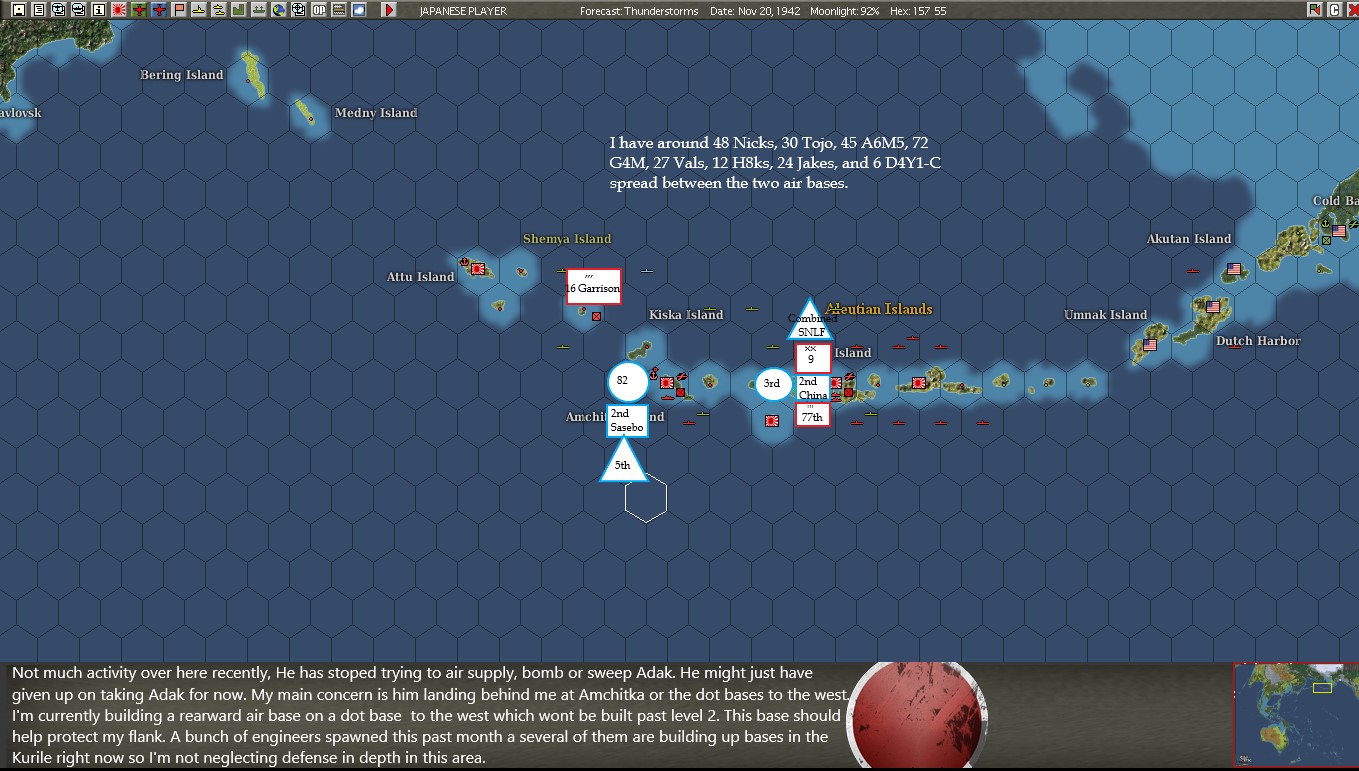
Task: Toggle the green flag display near top right
Action: click(1314, 10)
